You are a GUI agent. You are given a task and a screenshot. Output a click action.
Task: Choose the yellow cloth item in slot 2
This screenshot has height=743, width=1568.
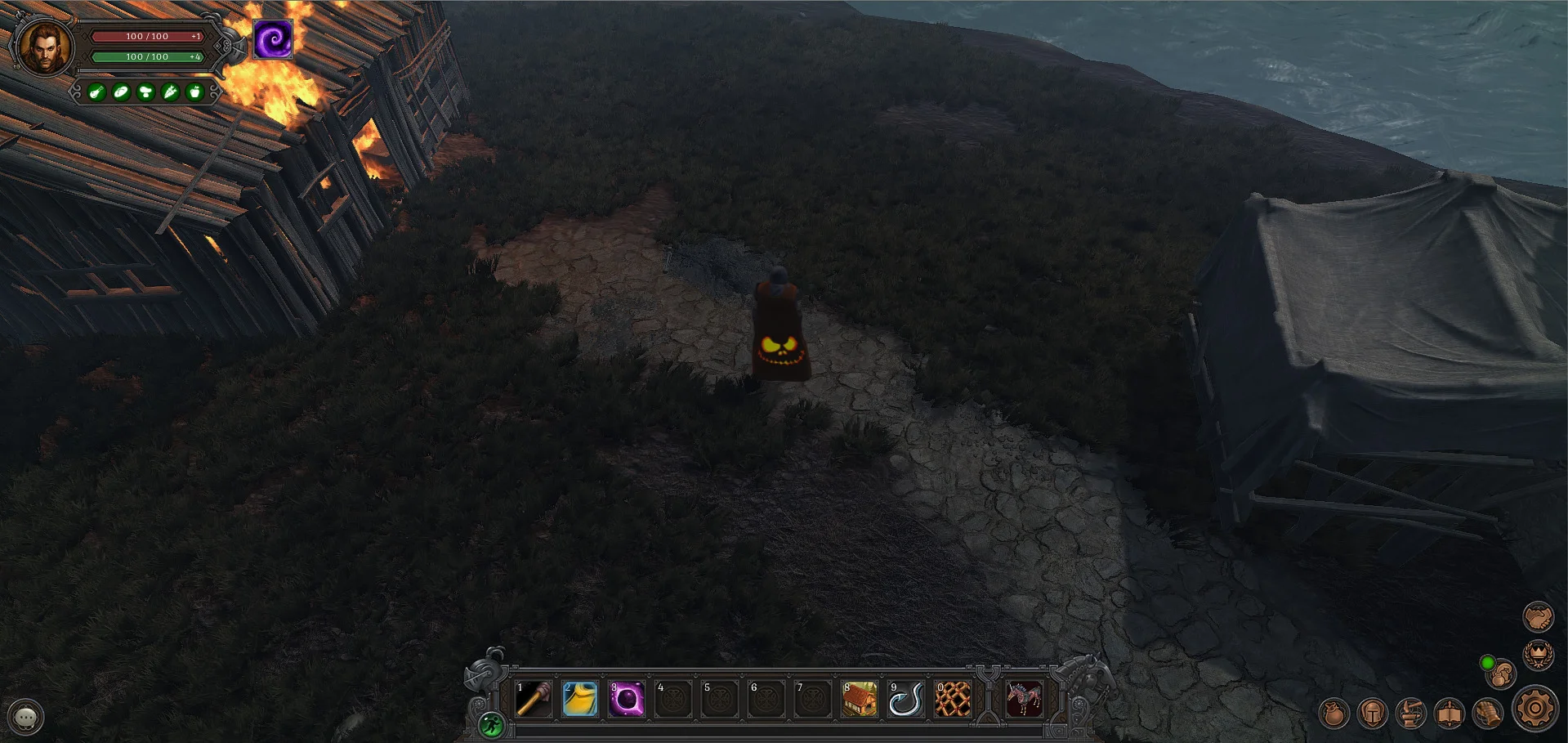point(580,700)
